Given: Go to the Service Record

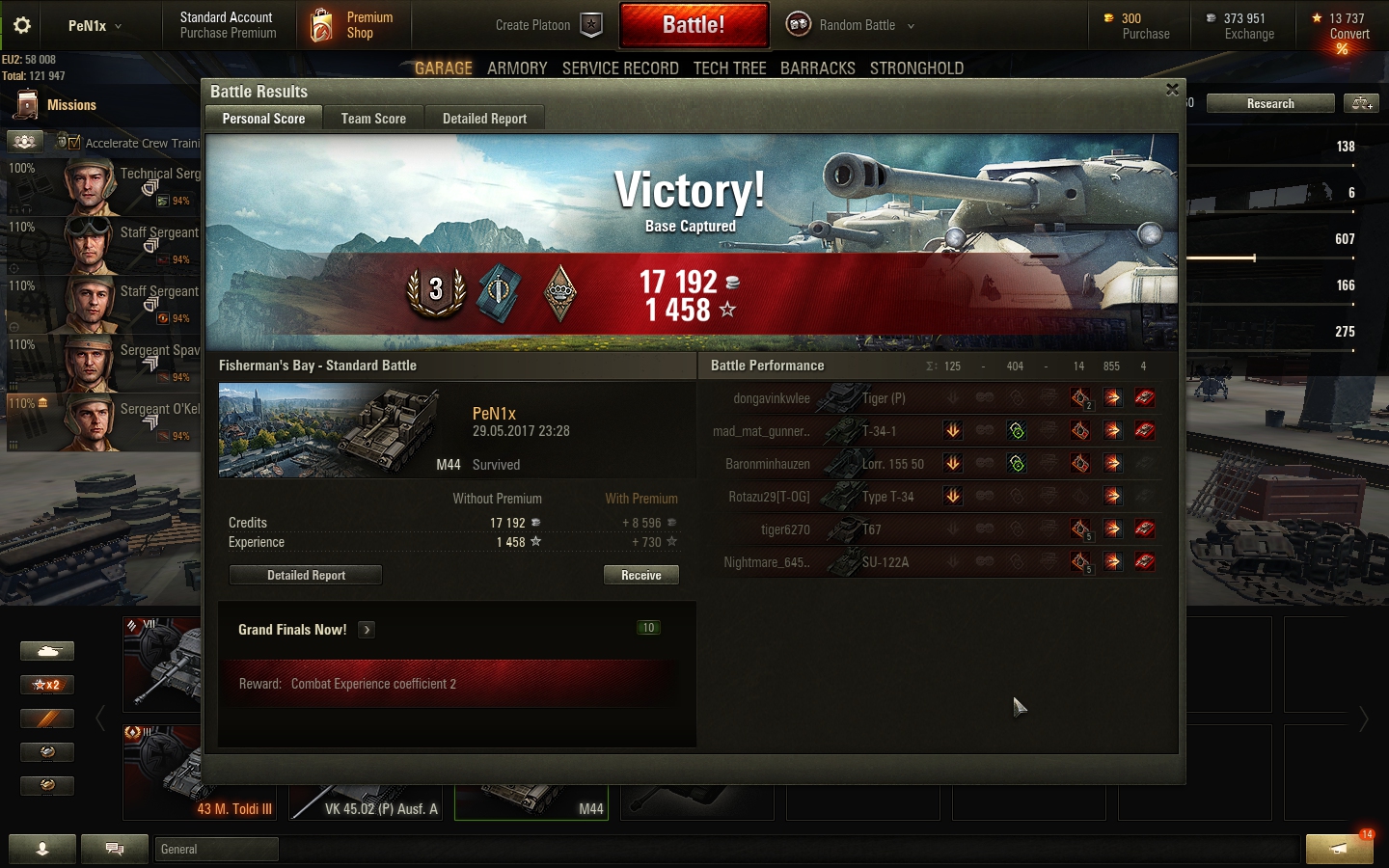Looking at the screenshot, I should pos(620,68).
